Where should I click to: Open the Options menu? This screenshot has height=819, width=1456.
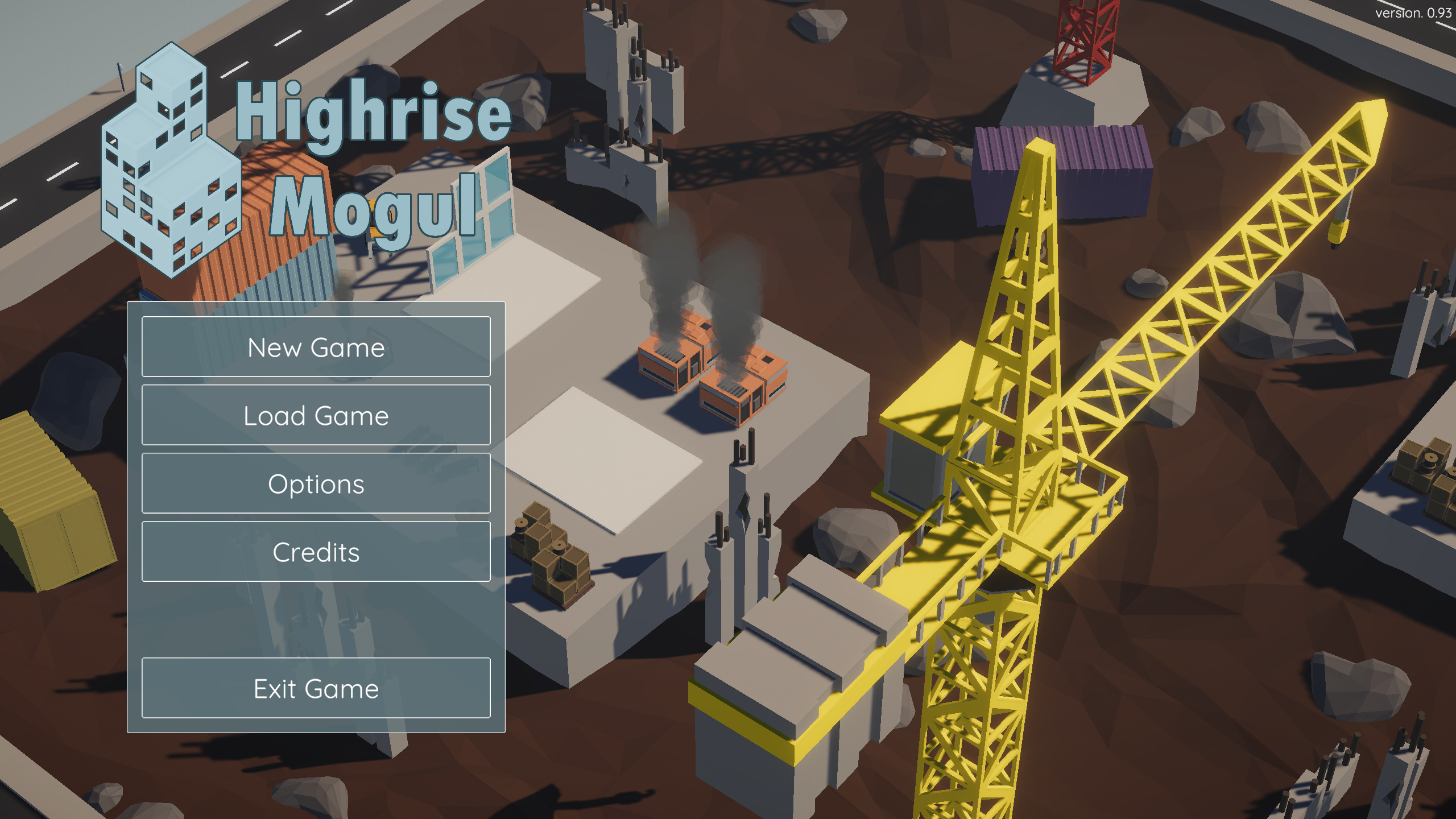(316, 483)
